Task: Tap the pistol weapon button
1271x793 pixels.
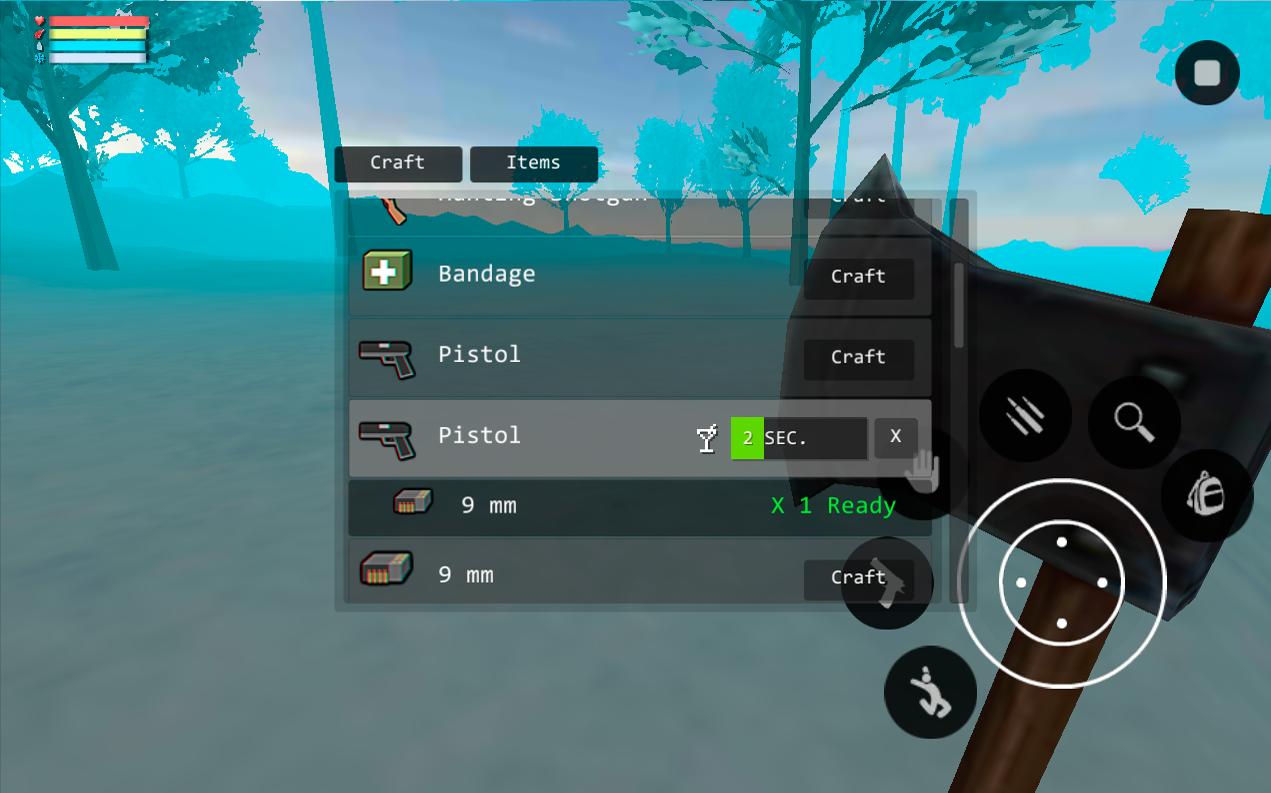Action: (x=886, y=584)
